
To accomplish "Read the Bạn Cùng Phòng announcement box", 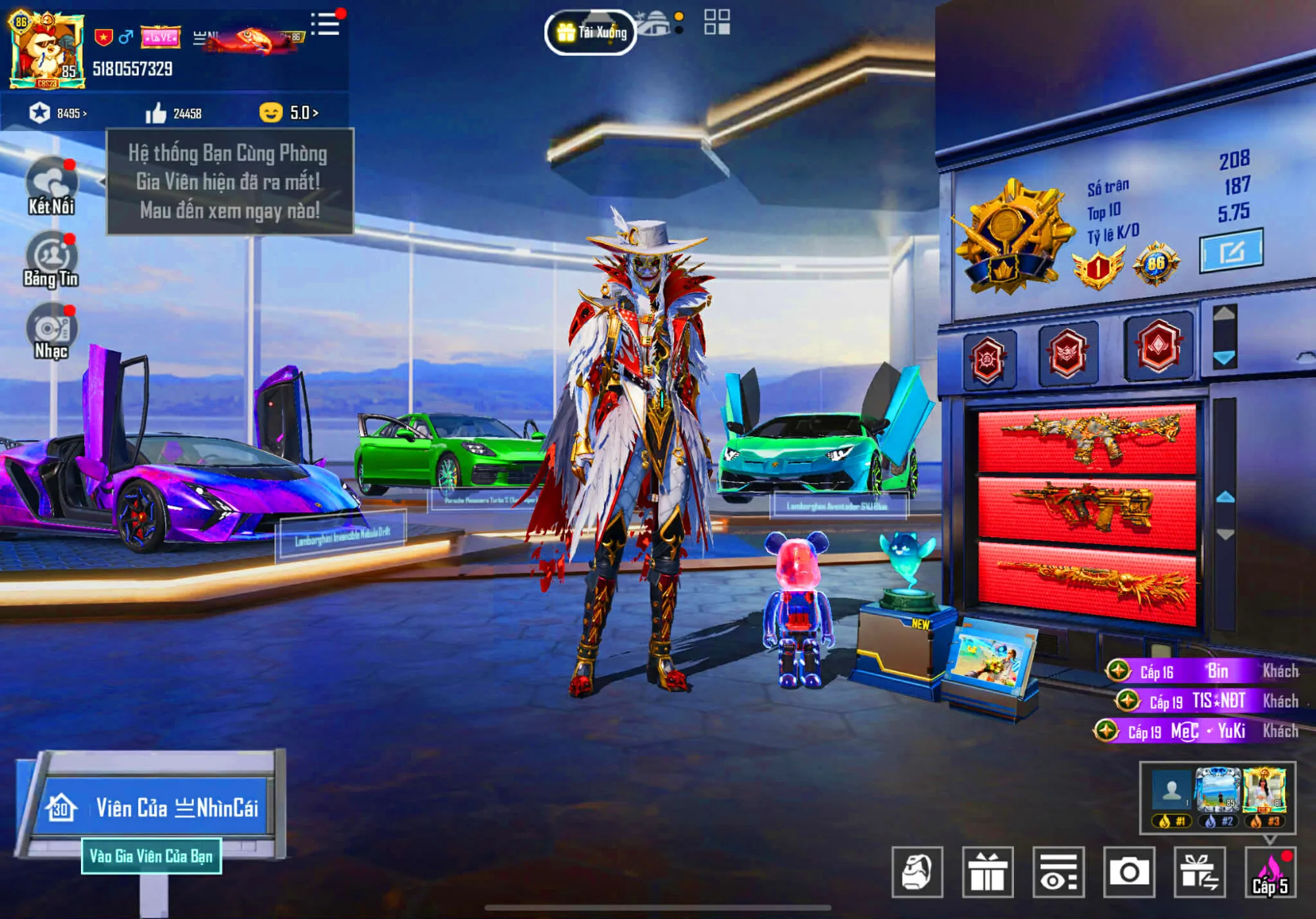I will click(x=230, y=182).
